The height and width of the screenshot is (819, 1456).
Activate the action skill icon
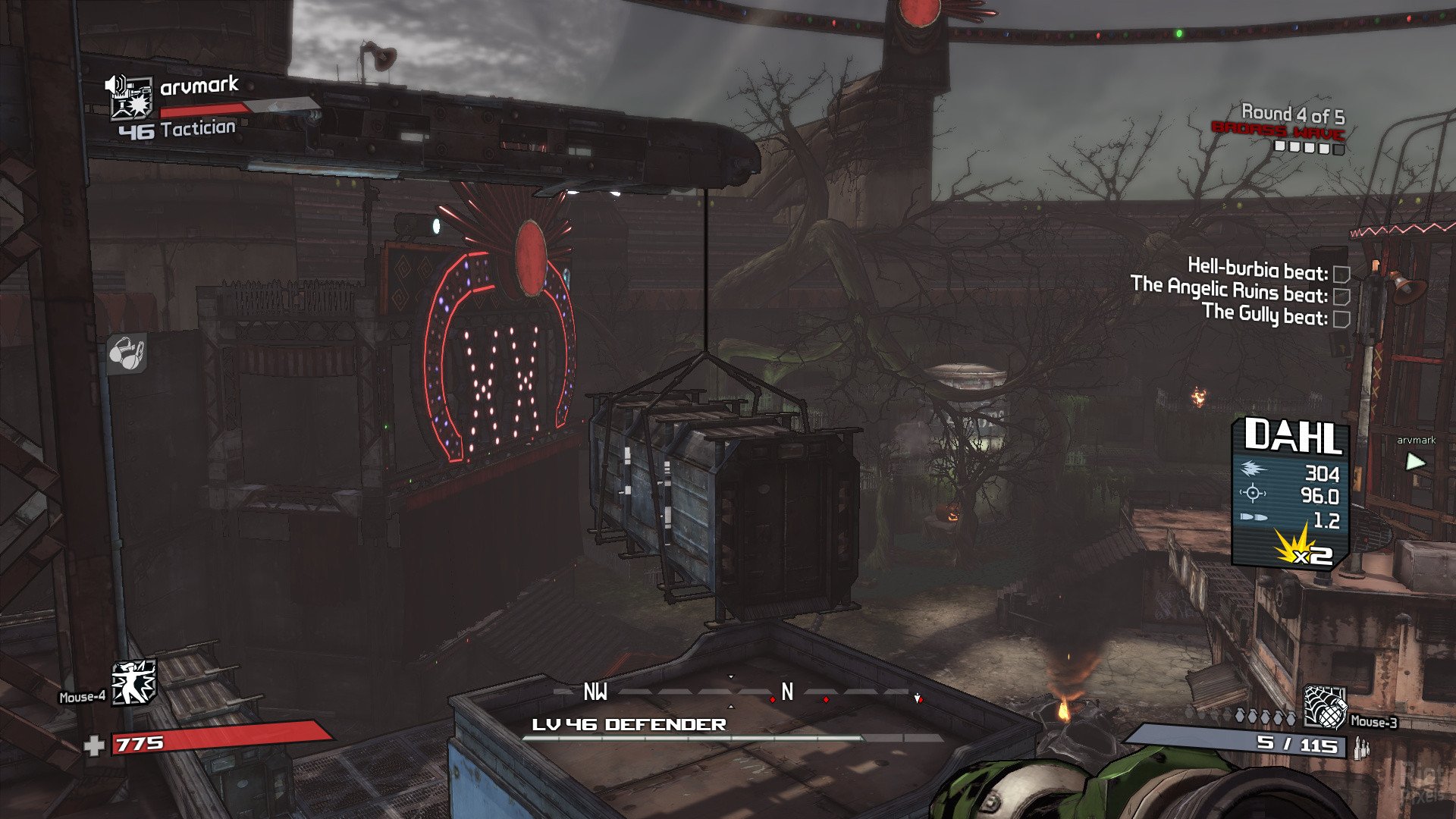(x=133, y=681)
